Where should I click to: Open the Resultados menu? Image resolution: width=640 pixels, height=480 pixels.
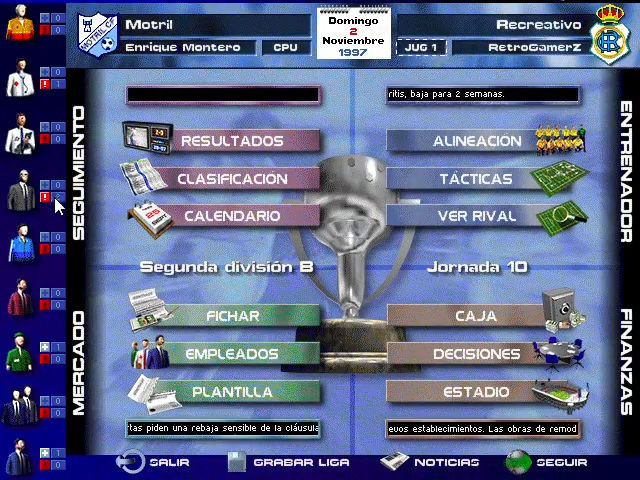pyautogui.click(x=232, y=141)
